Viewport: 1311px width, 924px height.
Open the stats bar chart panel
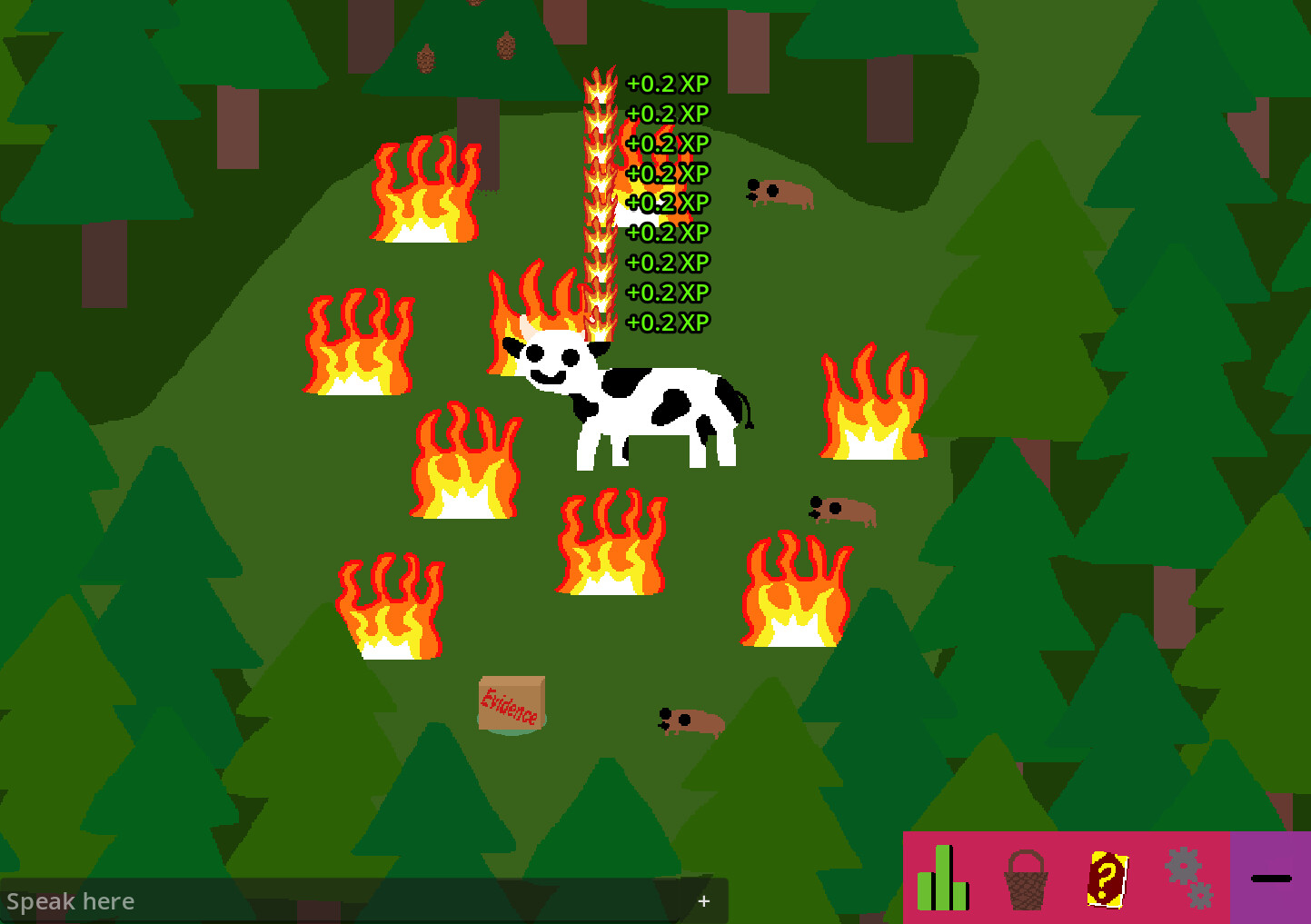(944, 879)
